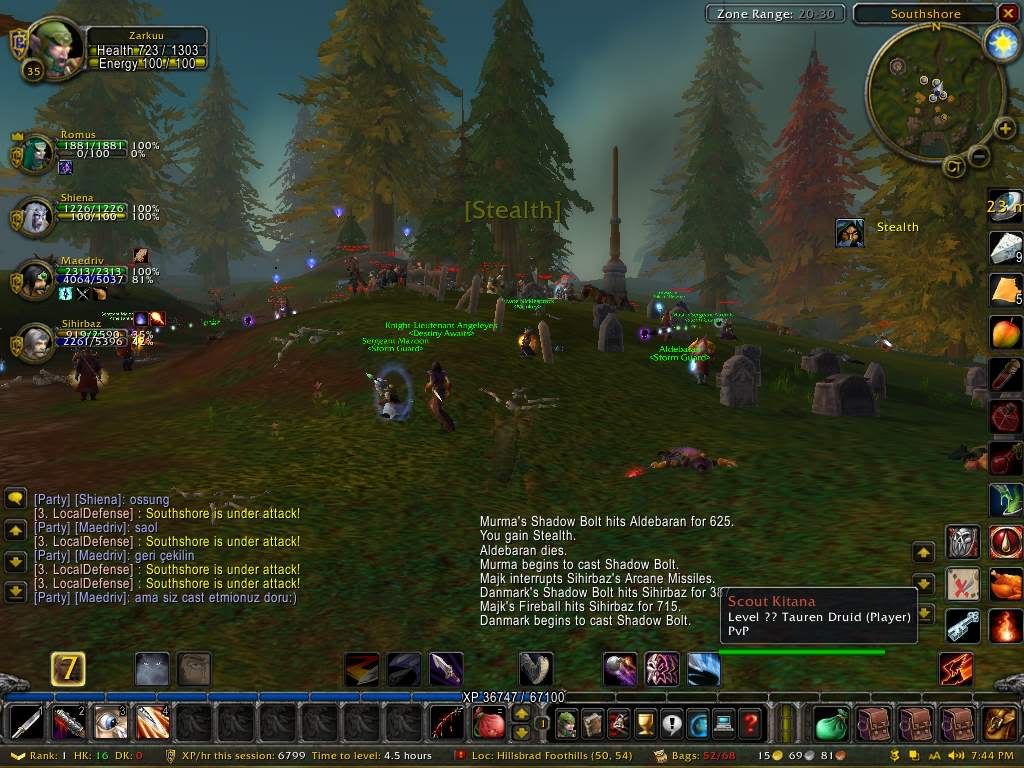Open the red question mark help button
Screen dimensions: 1024x768
(x=750, y=722)
